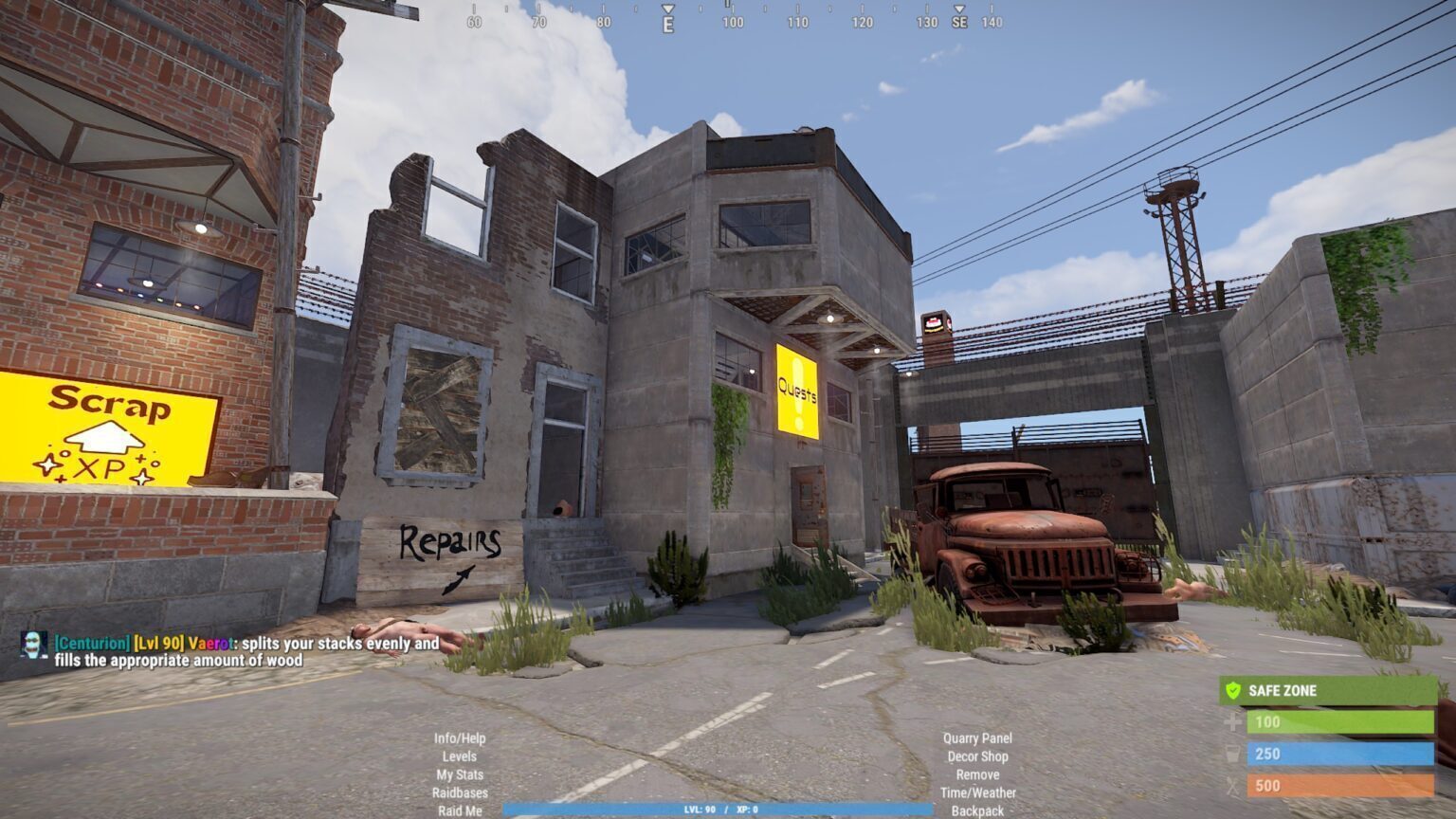Open the Levels panel

point(460,756)
